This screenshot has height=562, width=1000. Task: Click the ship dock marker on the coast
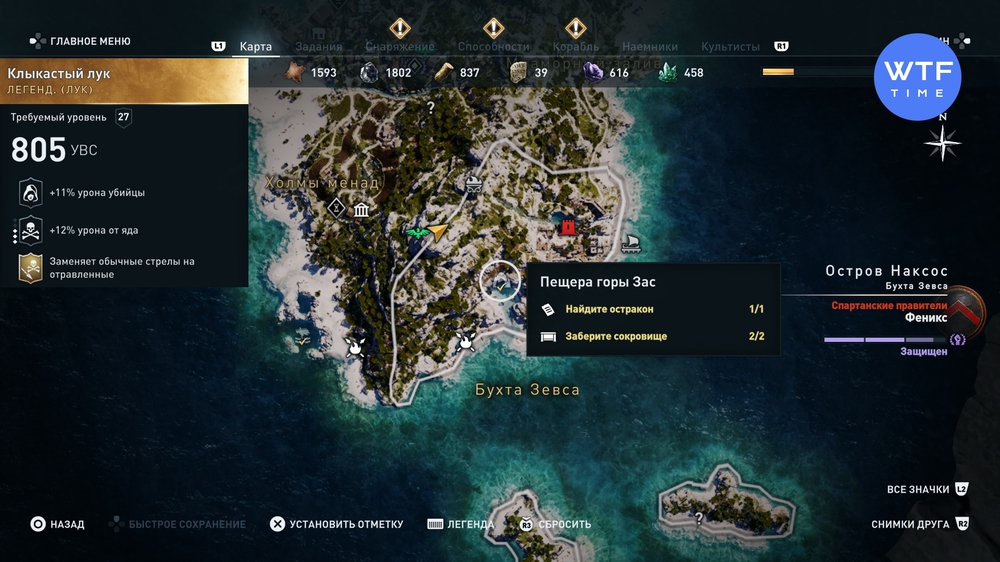click(x=631, y=243)
